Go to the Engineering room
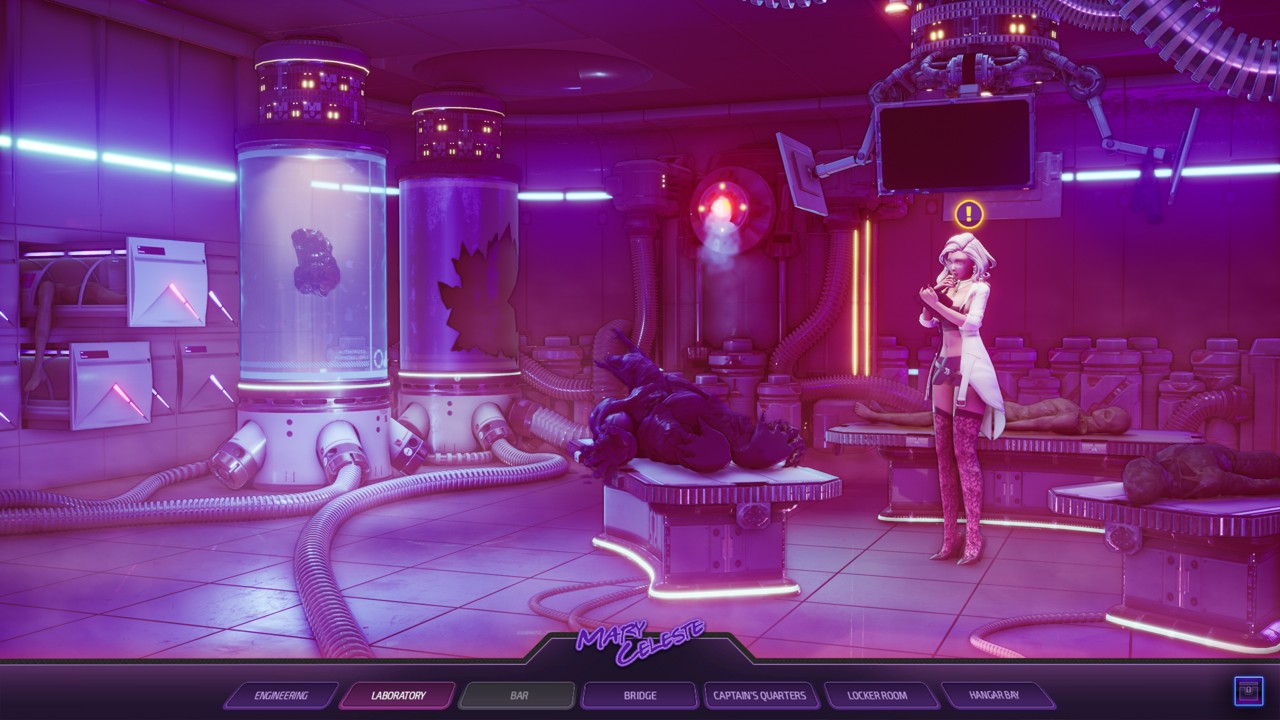Viewport: 1280px width, 720px height. tap(280, 695)
